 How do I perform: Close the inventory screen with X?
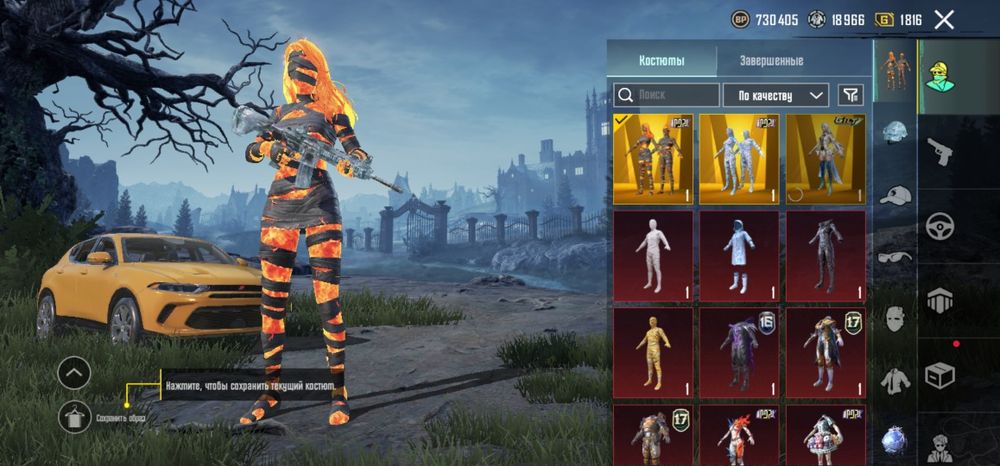tap(943, 19)
